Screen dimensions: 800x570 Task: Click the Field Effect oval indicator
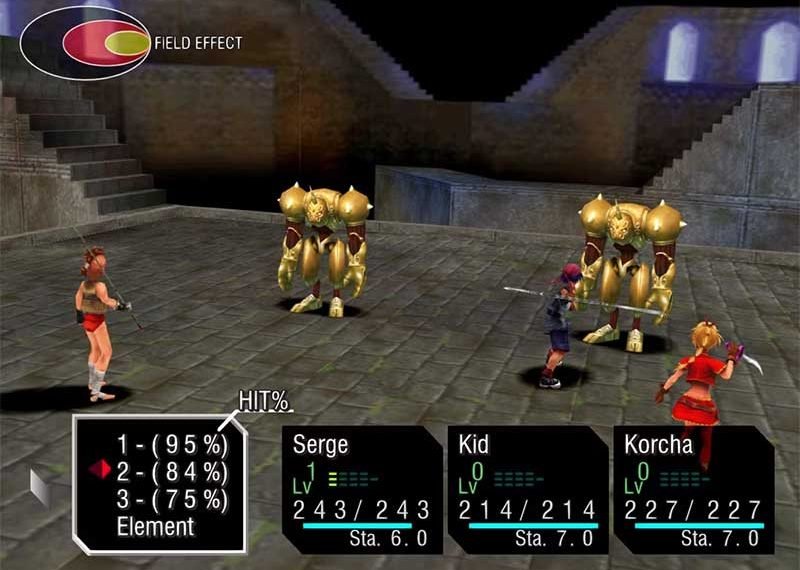click(x=84, y=43)
